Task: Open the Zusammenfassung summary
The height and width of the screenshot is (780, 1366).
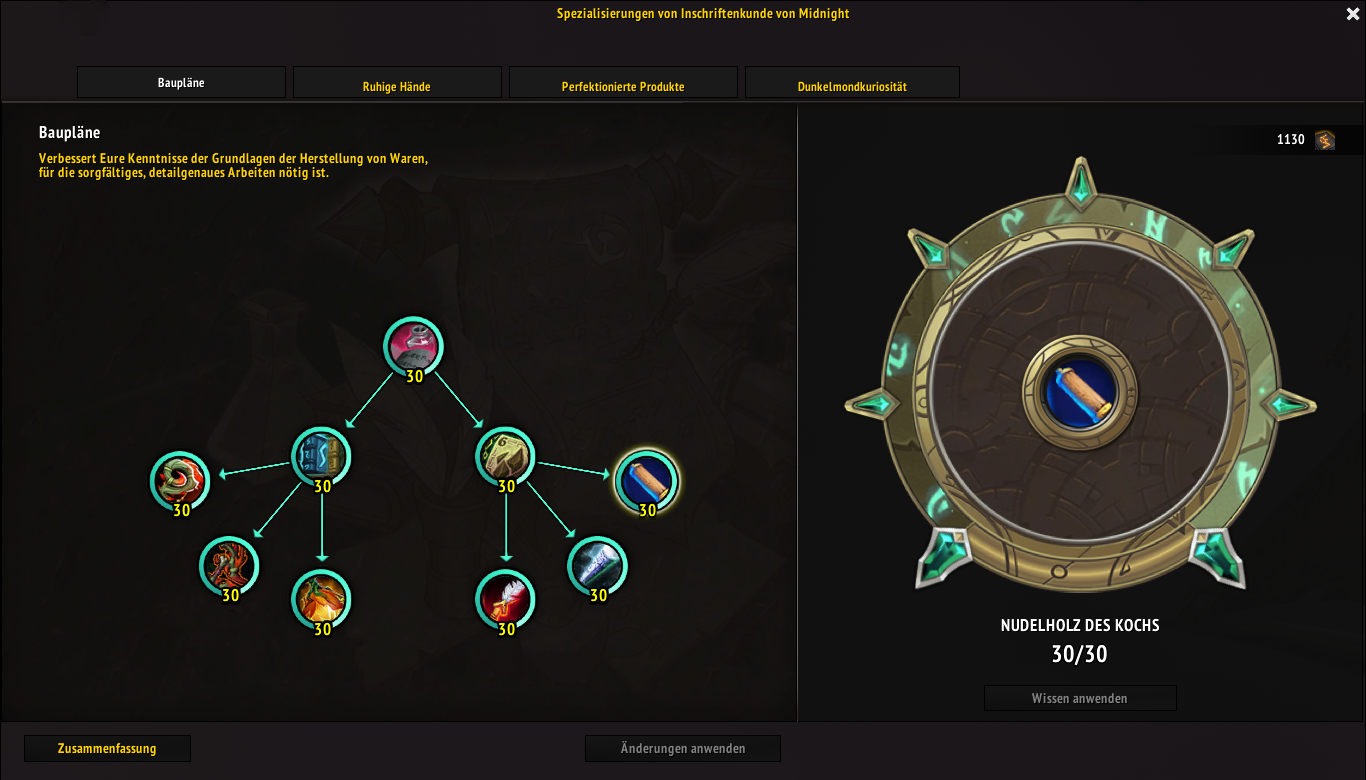Action: tap(107, 748)
